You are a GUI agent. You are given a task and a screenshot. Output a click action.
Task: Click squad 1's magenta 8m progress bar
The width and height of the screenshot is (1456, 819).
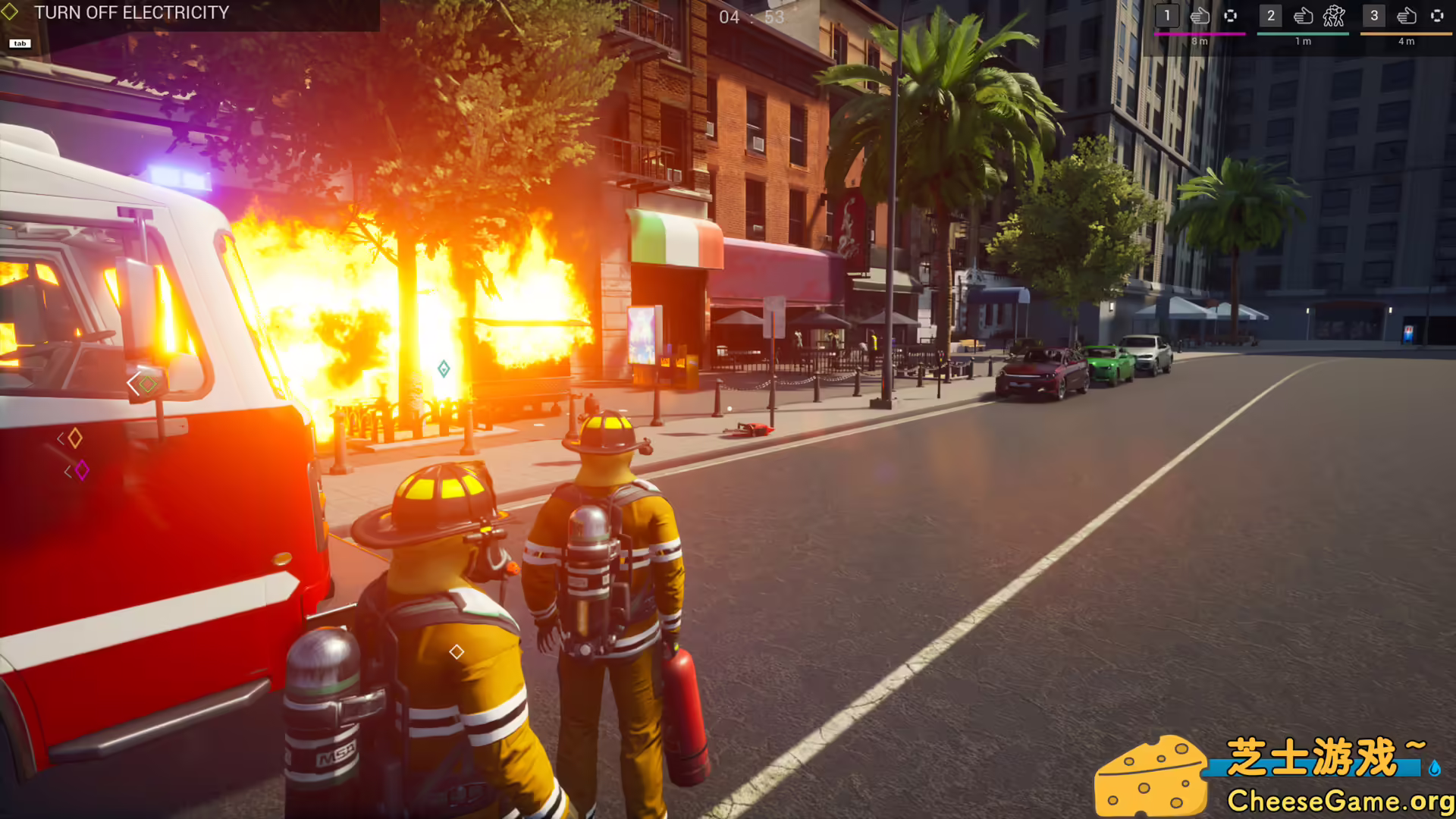coord(1200,34)
